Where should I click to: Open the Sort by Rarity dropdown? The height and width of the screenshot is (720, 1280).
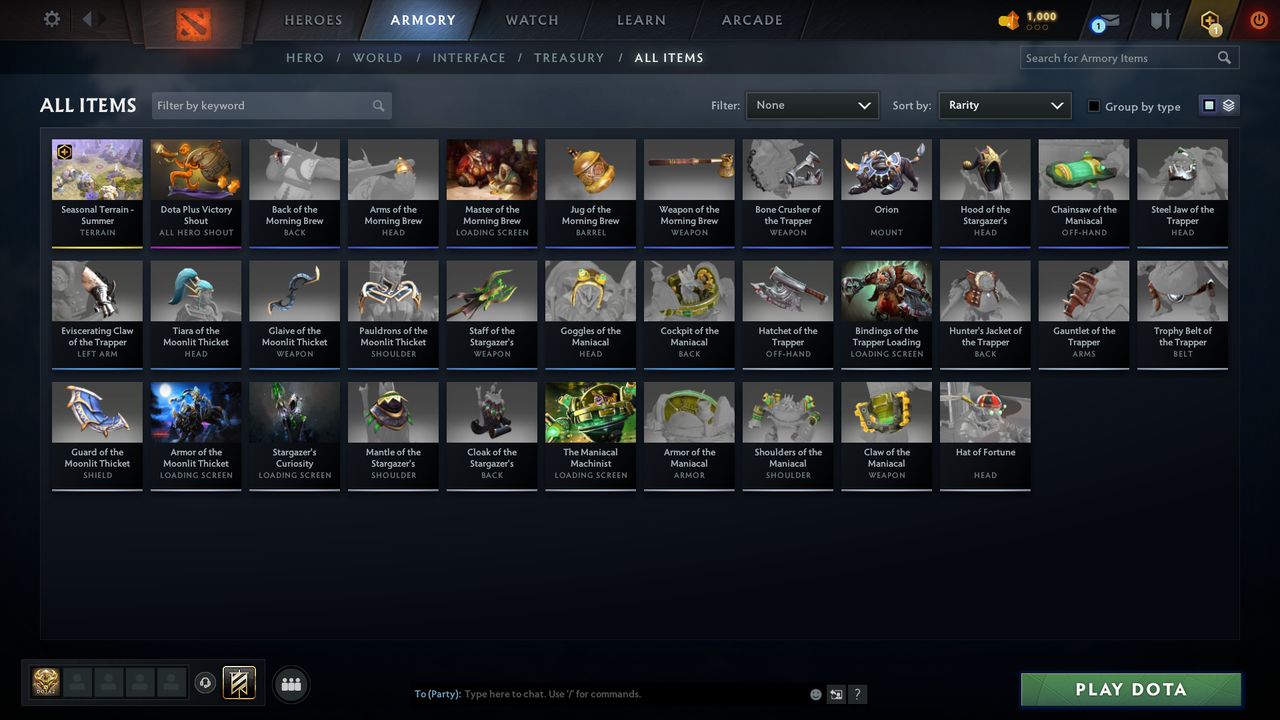[x=1004, y=105]
